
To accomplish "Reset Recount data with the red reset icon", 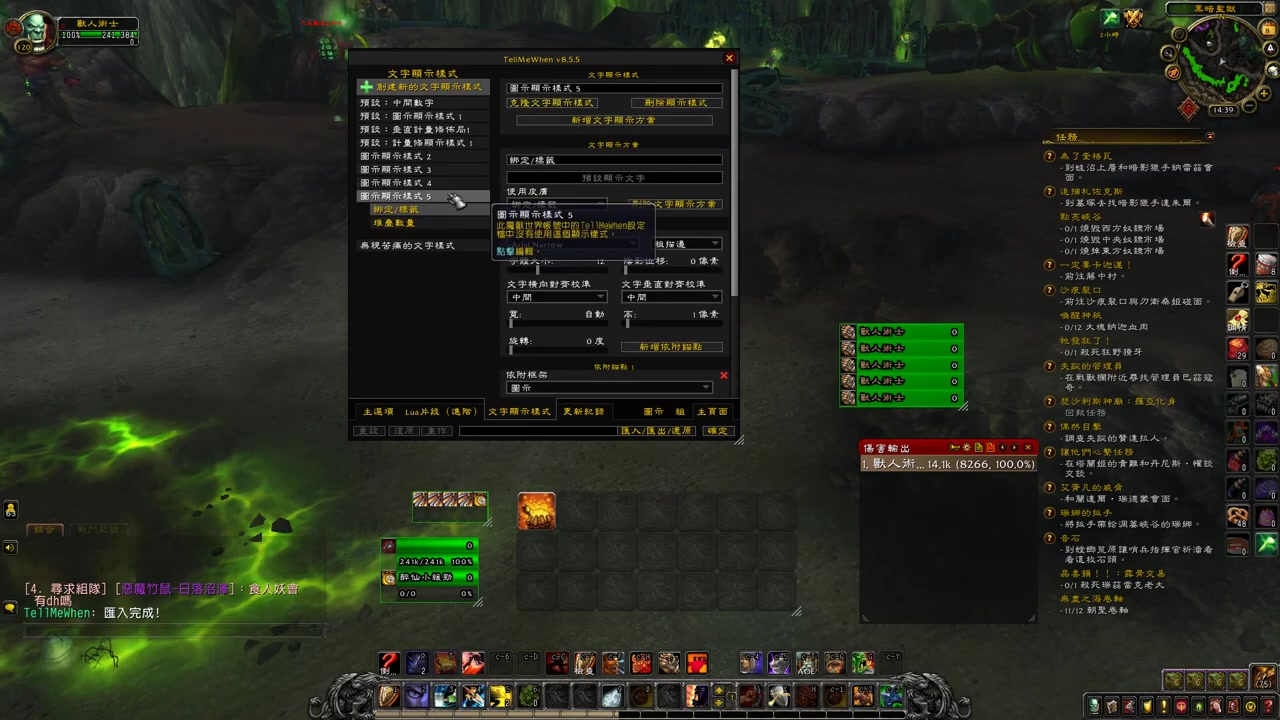I will click(990, 447).
